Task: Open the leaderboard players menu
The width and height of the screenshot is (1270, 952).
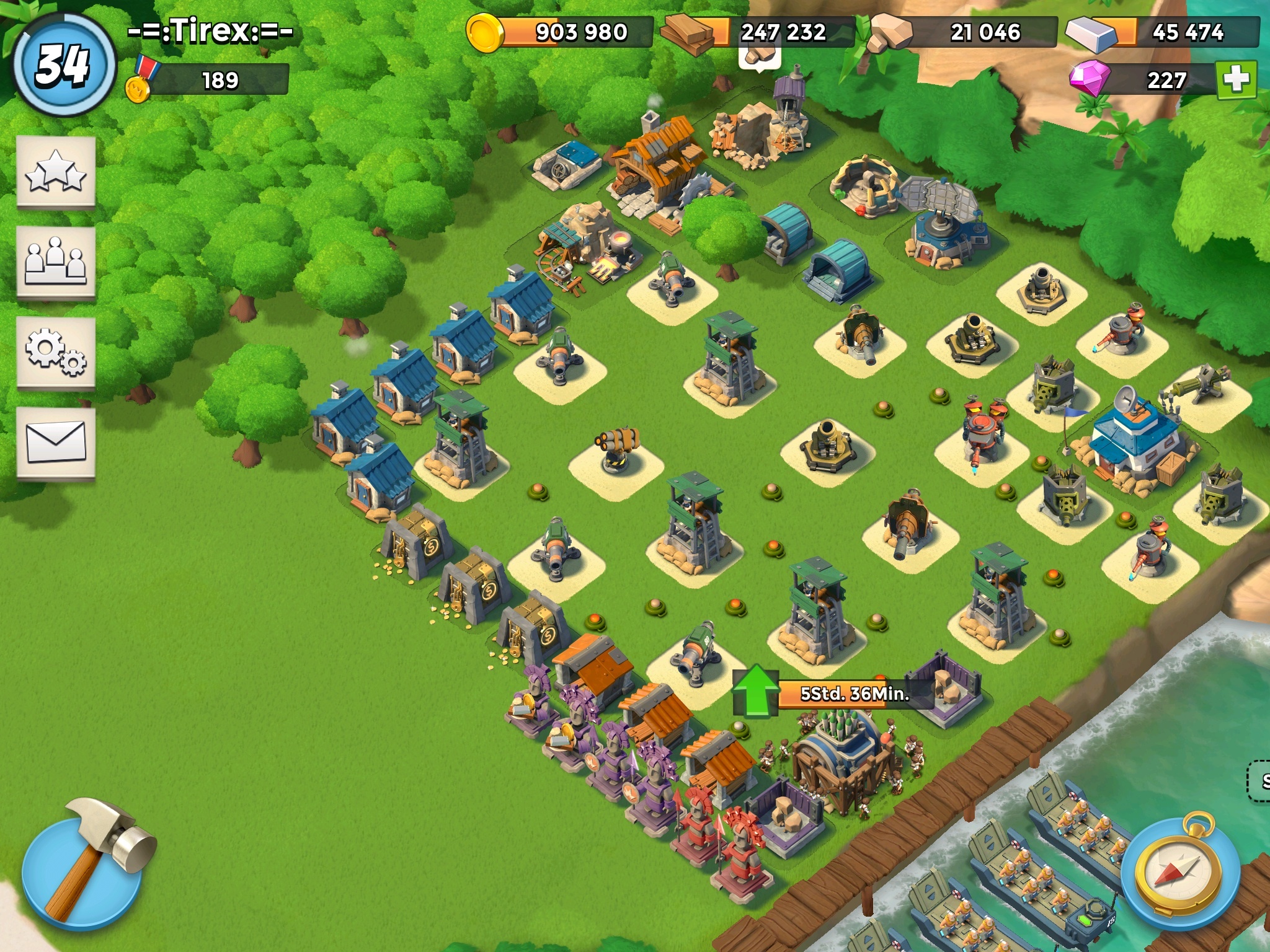Action: 56,262
